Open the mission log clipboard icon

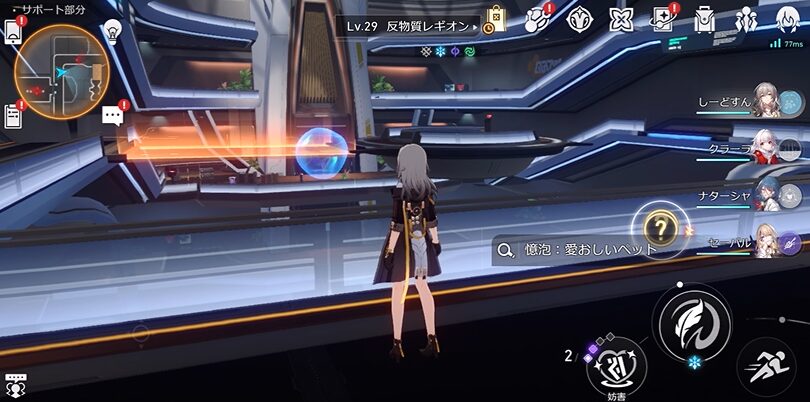tap(13, 115)
